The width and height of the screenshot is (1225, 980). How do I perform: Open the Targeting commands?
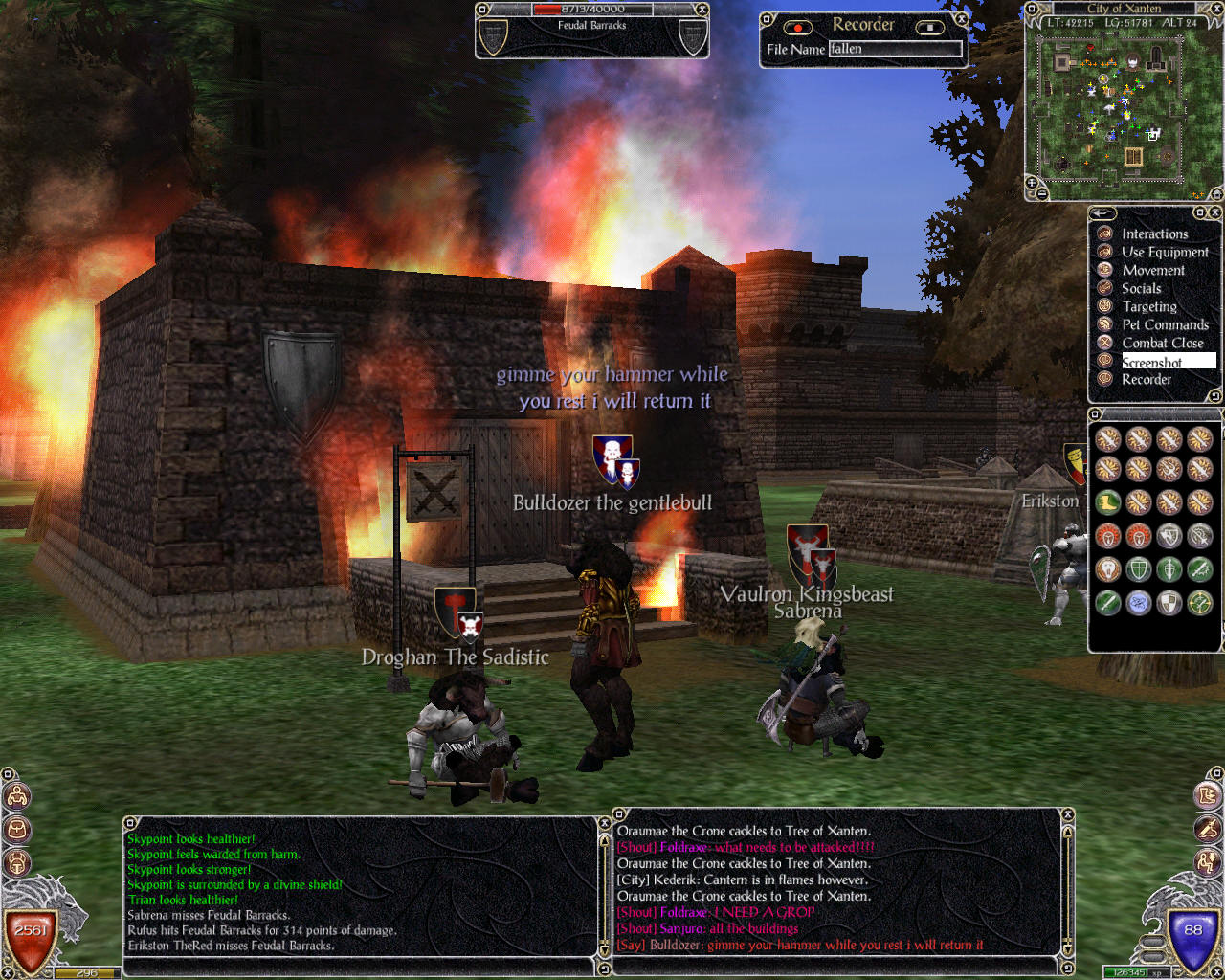click(1149, 306)
